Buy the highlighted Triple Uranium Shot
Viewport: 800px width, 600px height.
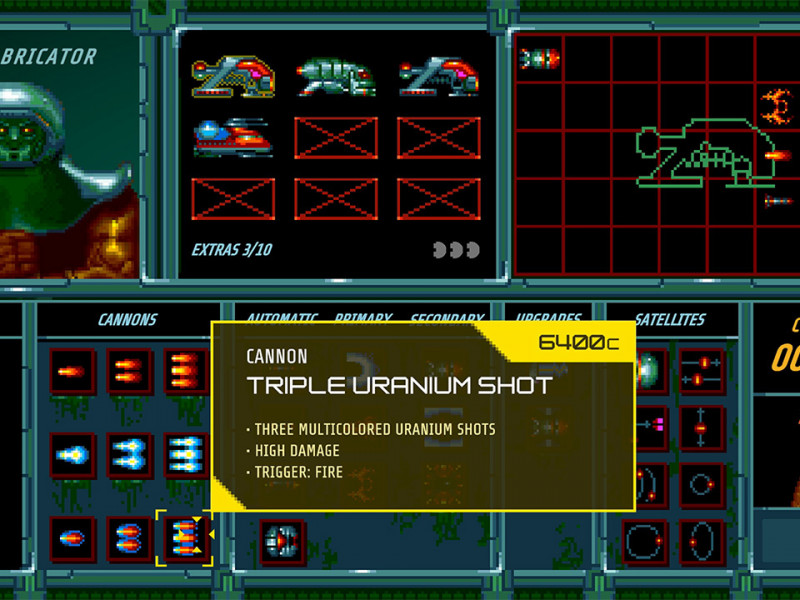[185, 539]
